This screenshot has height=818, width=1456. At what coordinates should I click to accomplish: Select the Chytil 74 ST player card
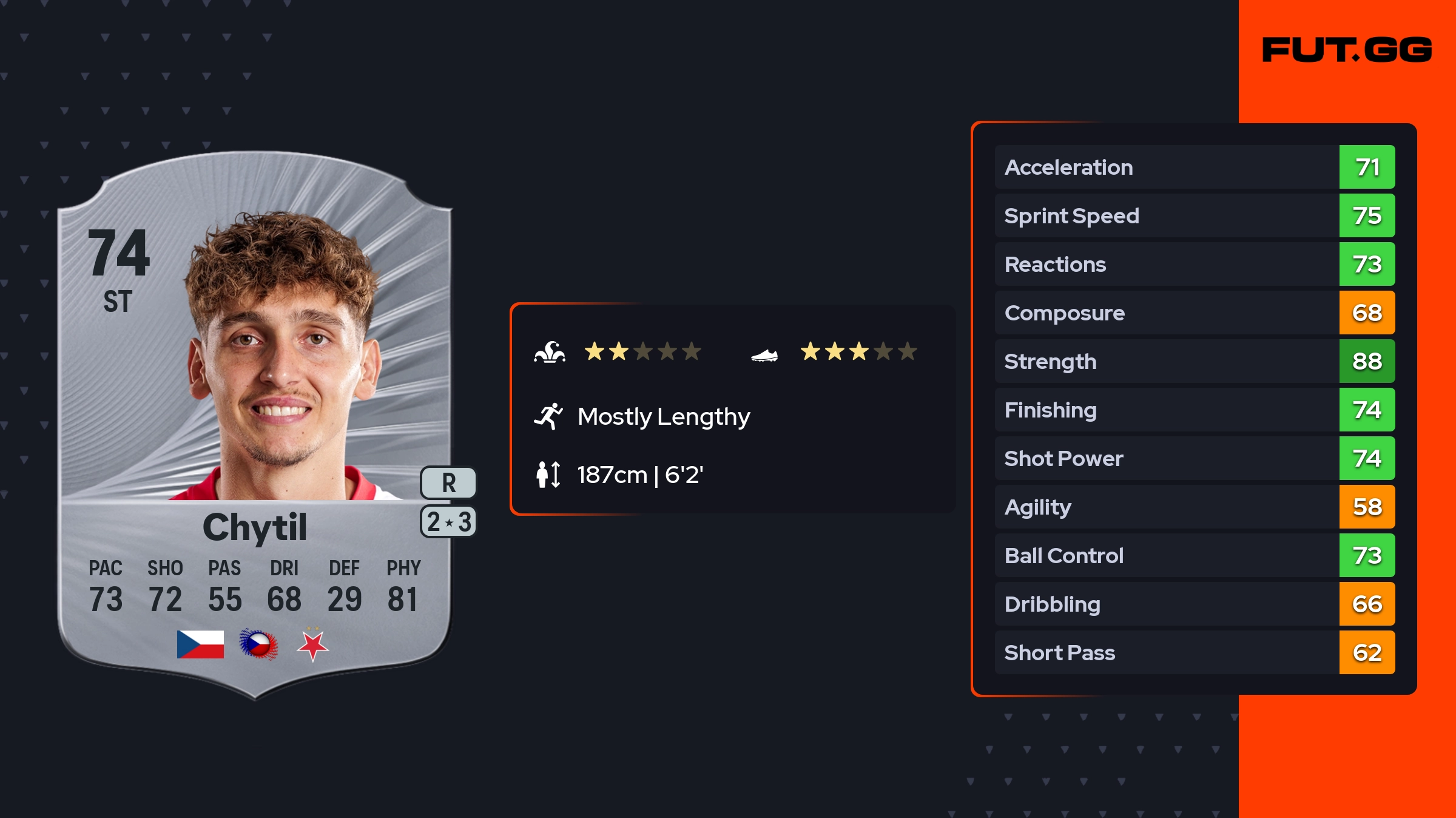click(x=255, y=425)
